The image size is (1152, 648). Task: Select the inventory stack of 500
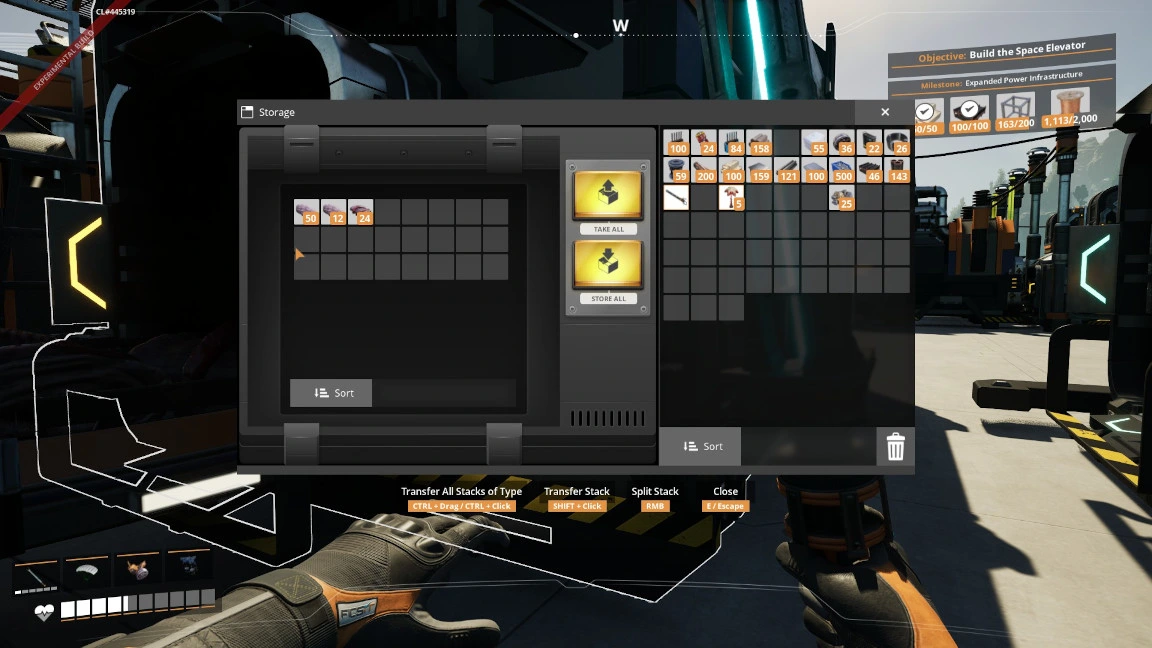pos(842,170)
